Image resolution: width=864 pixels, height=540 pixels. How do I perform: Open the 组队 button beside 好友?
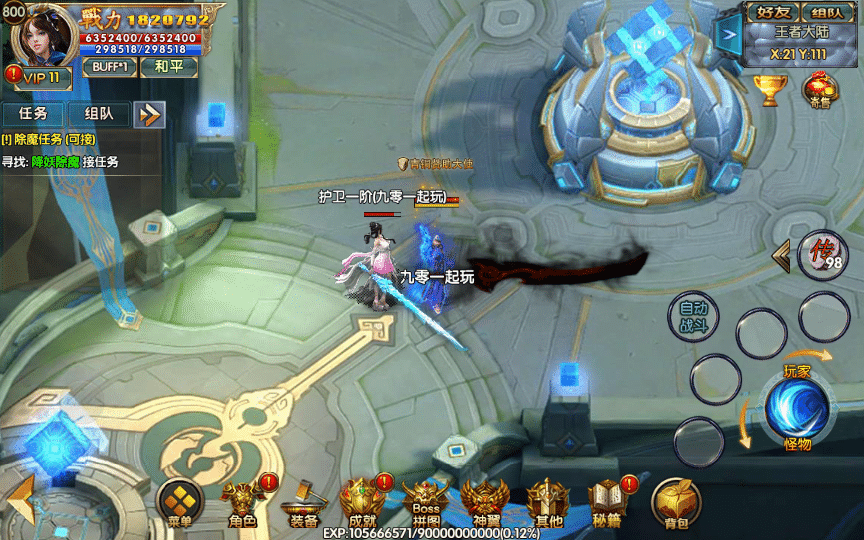click(x=827, y=13)
